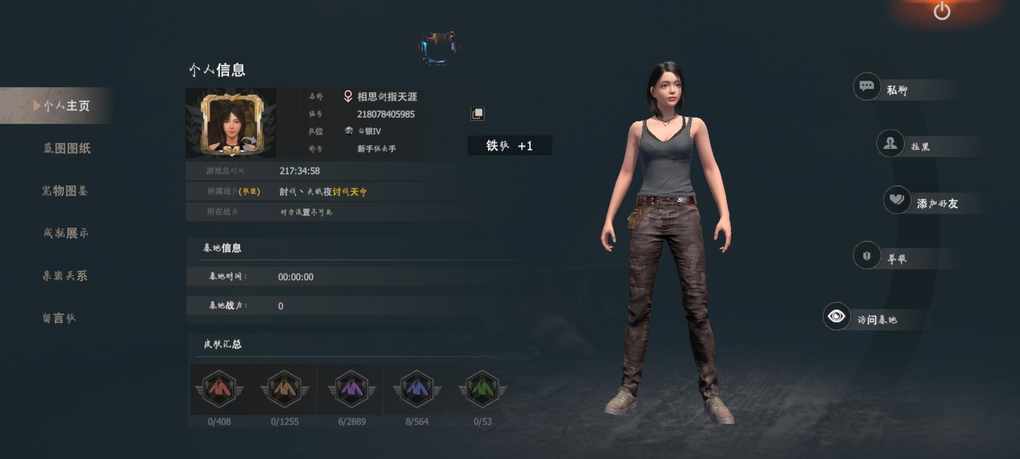Select the orange outfit skin icon
The image size is (1020, 459).
point(284,388)
